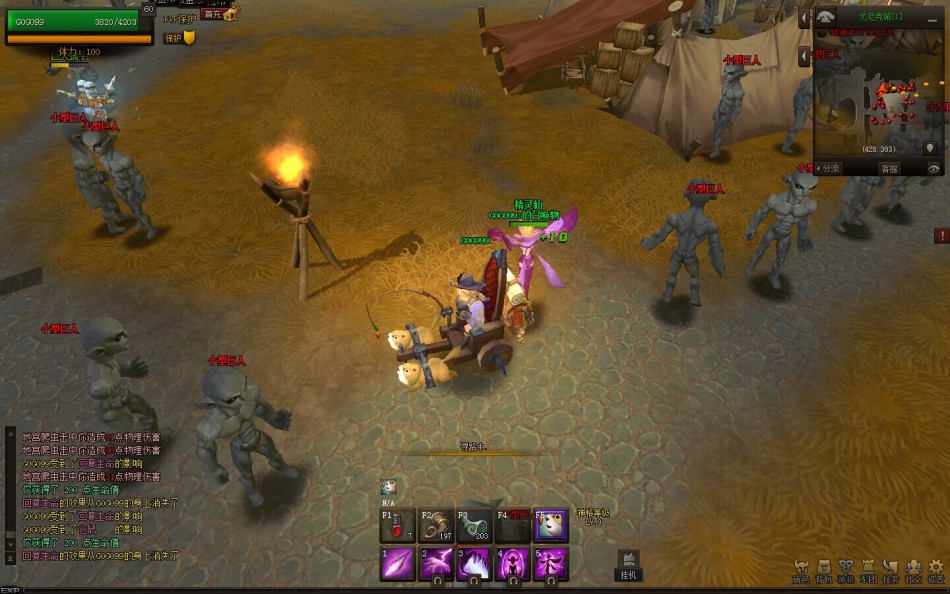Minimize the minimap panel

[x=804, y=18]
